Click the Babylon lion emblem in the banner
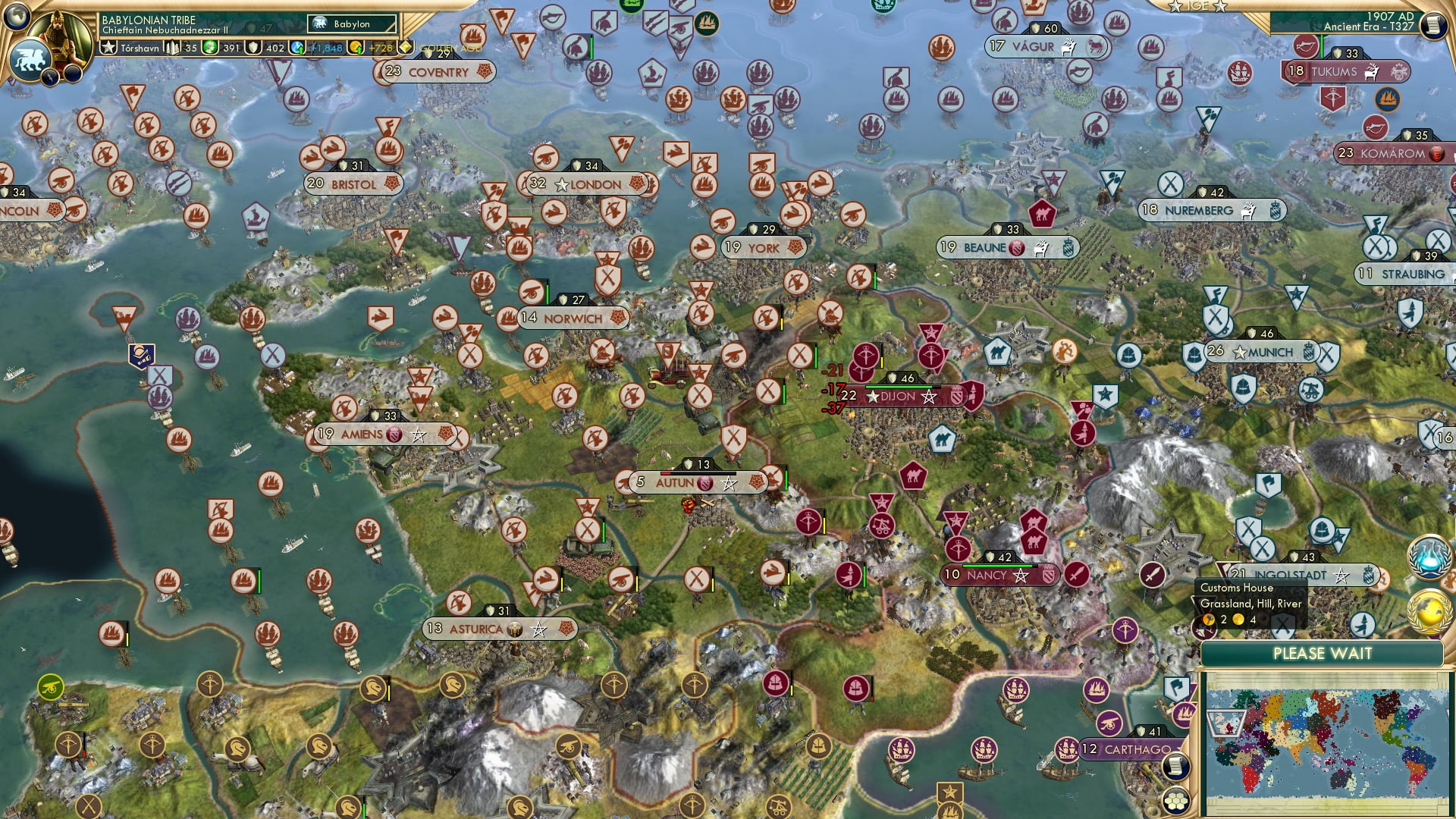1456x819 pixels. 320,24
